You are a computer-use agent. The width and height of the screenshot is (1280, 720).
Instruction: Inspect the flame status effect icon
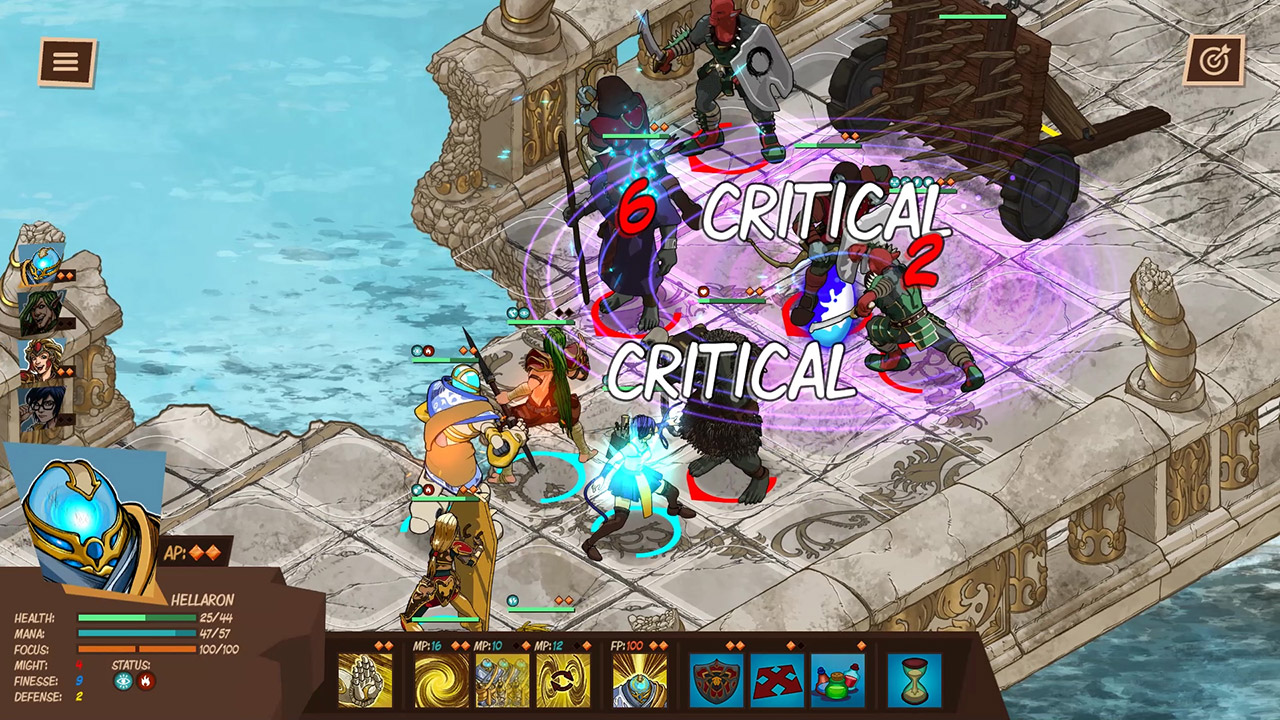point(147,682)
